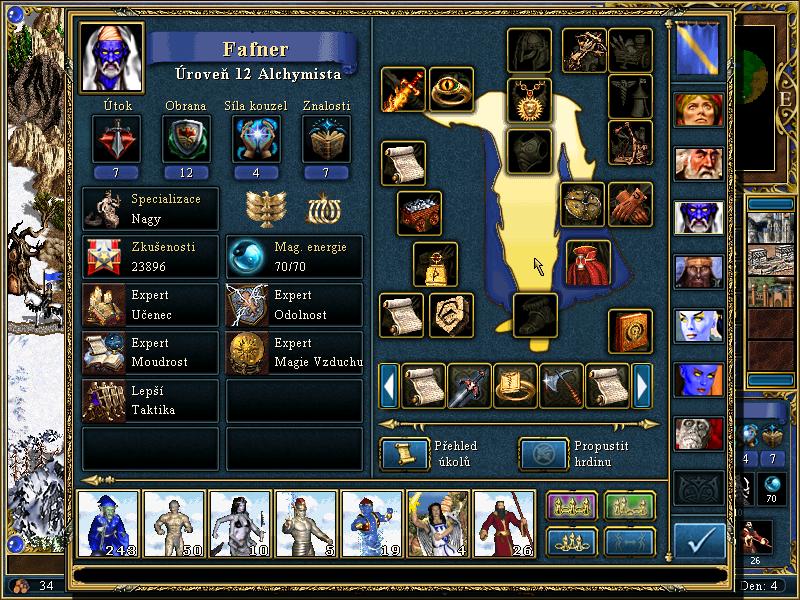Viewport: 800px width, 600px height.
Task: Select the titan stack with 4 units
Action: coord(438,523)
